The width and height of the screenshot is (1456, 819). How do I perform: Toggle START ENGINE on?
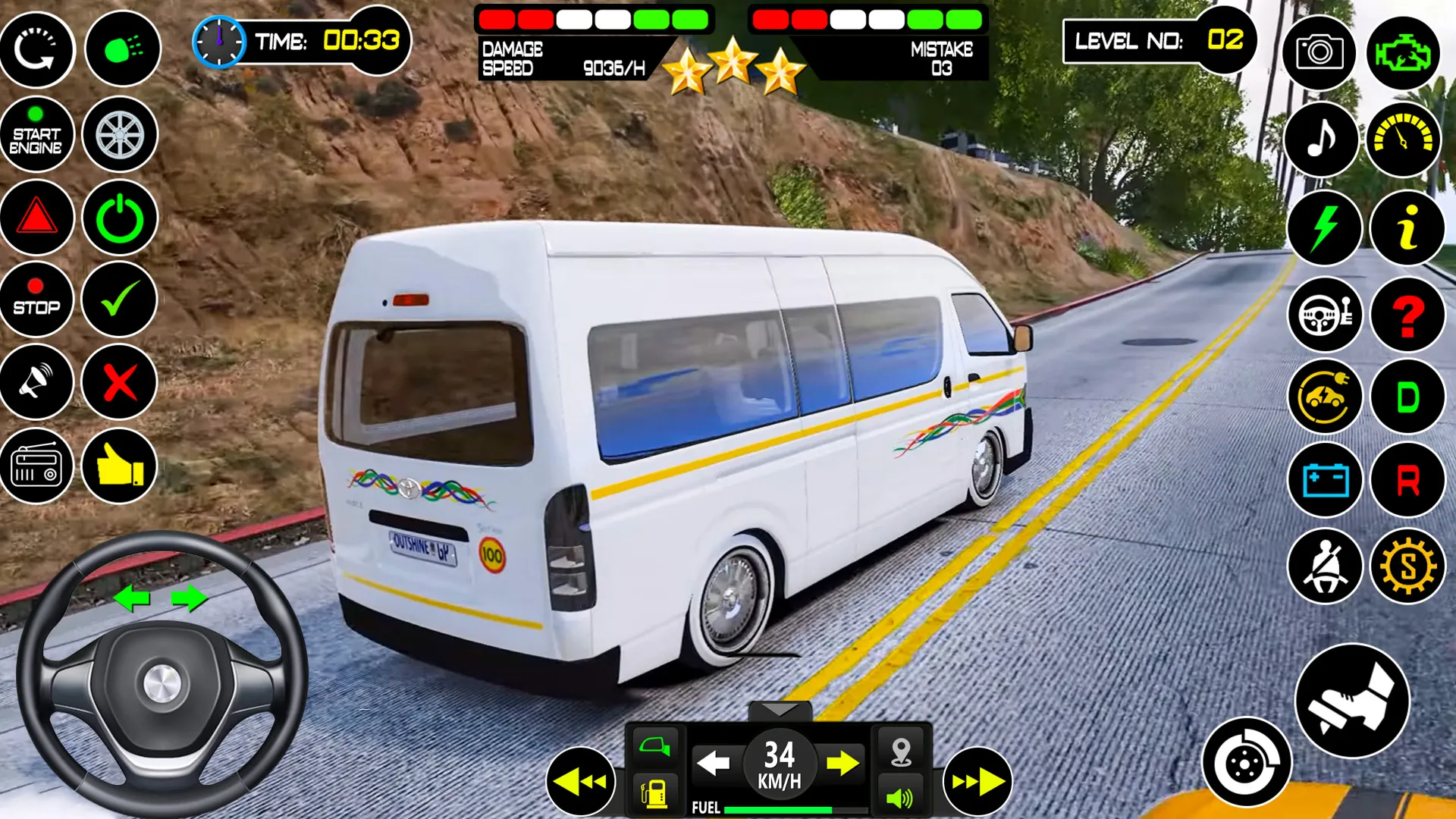pyautogui.click(x=38, y=133)
